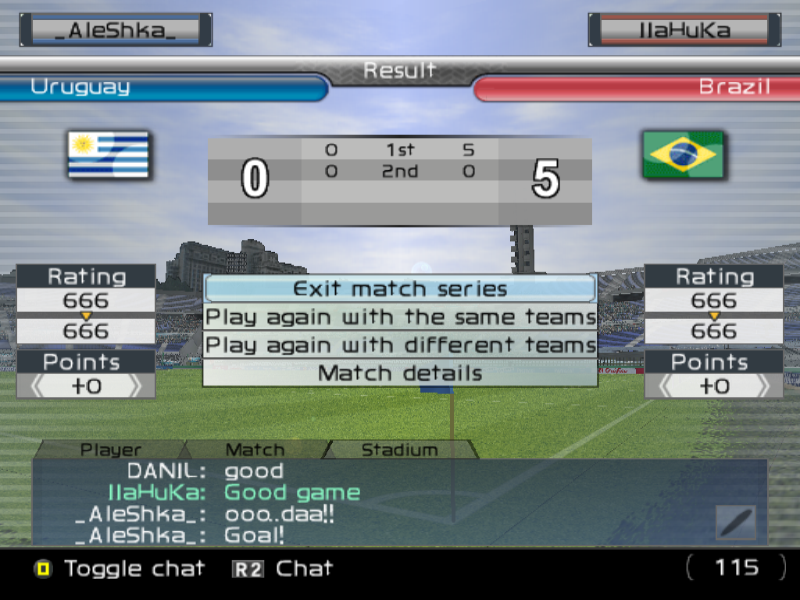Select the IIaHuKa player name plate
800x600 pixels.
[684, 30]
